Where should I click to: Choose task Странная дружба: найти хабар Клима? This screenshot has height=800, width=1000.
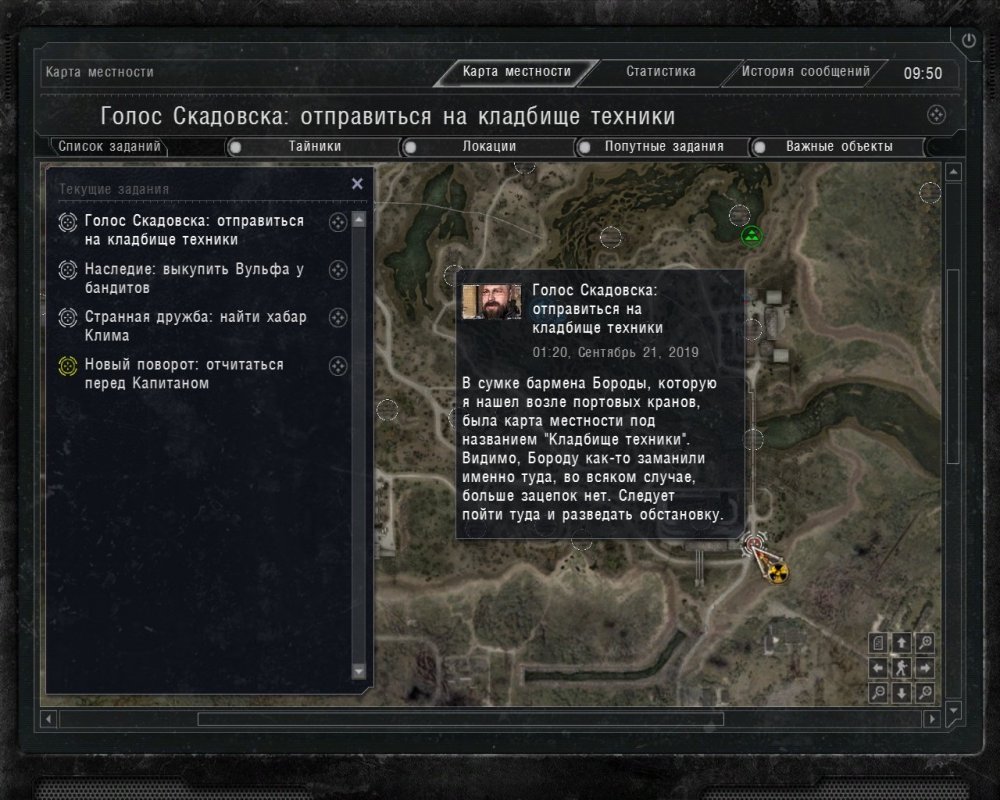coord(195,326)
